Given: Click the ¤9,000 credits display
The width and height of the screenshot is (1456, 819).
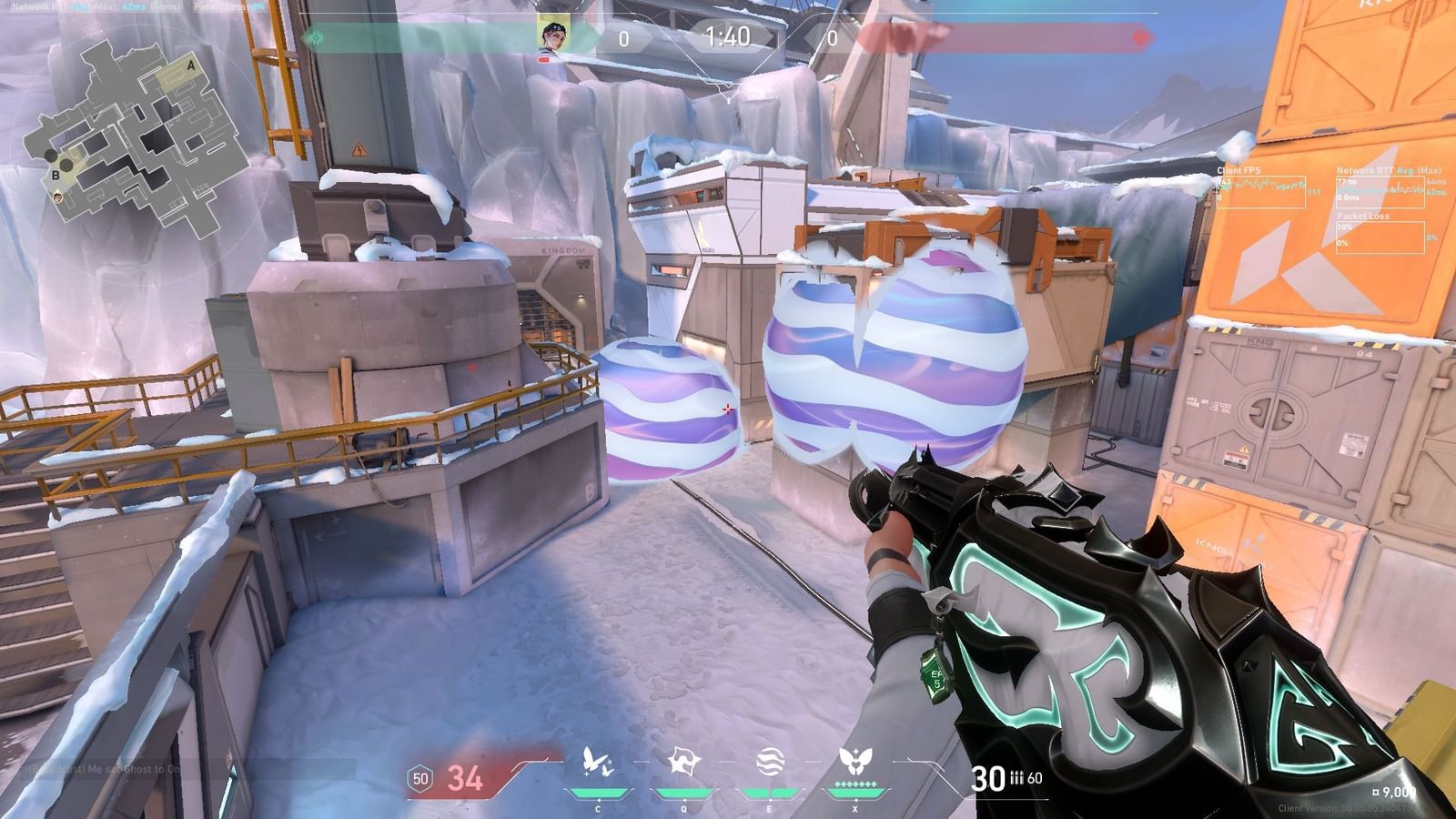Looking at the screenshot, I should tap(1393, 793).
